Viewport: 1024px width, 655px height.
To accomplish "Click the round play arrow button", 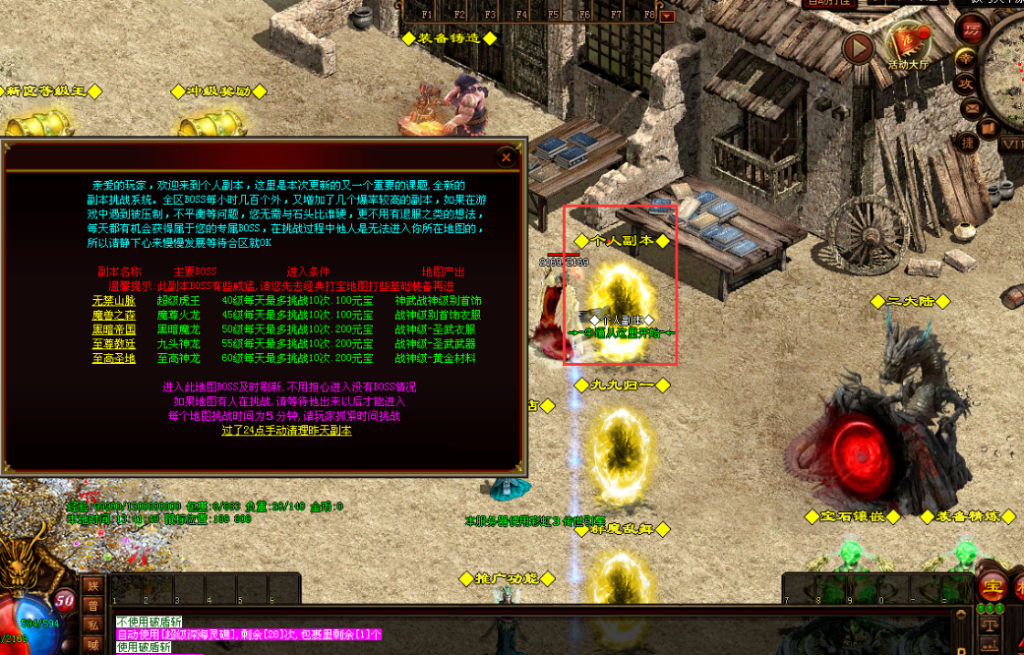I will [x=858, y=47].
